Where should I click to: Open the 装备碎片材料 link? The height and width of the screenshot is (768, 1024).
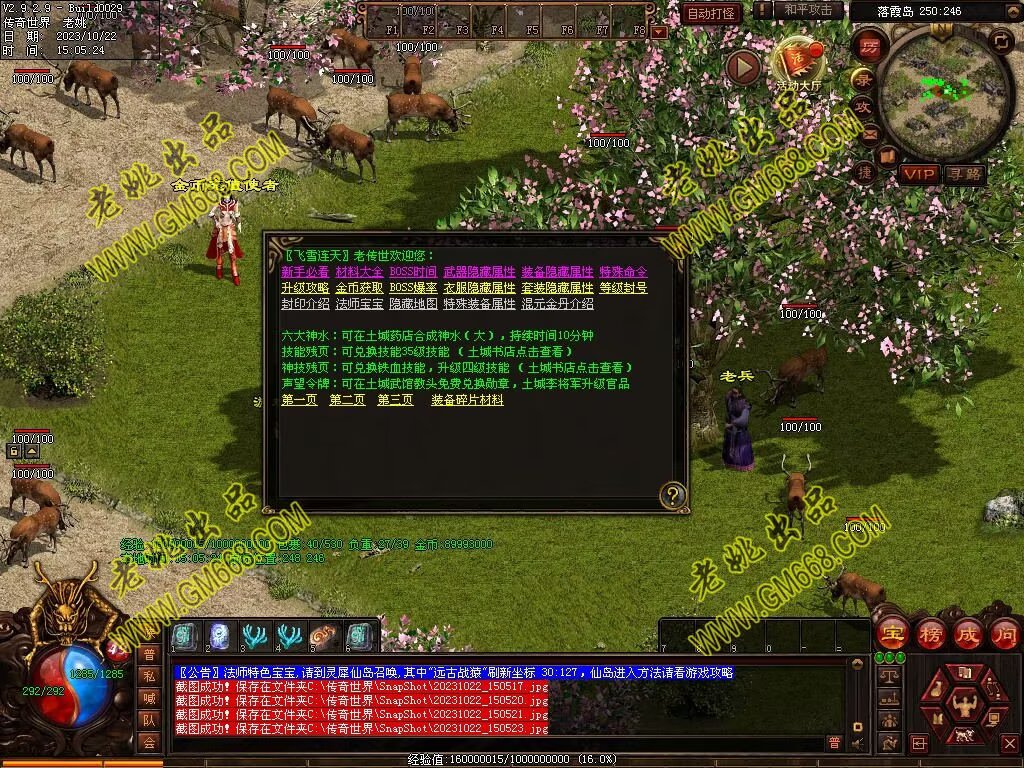(x=467, y=400)
